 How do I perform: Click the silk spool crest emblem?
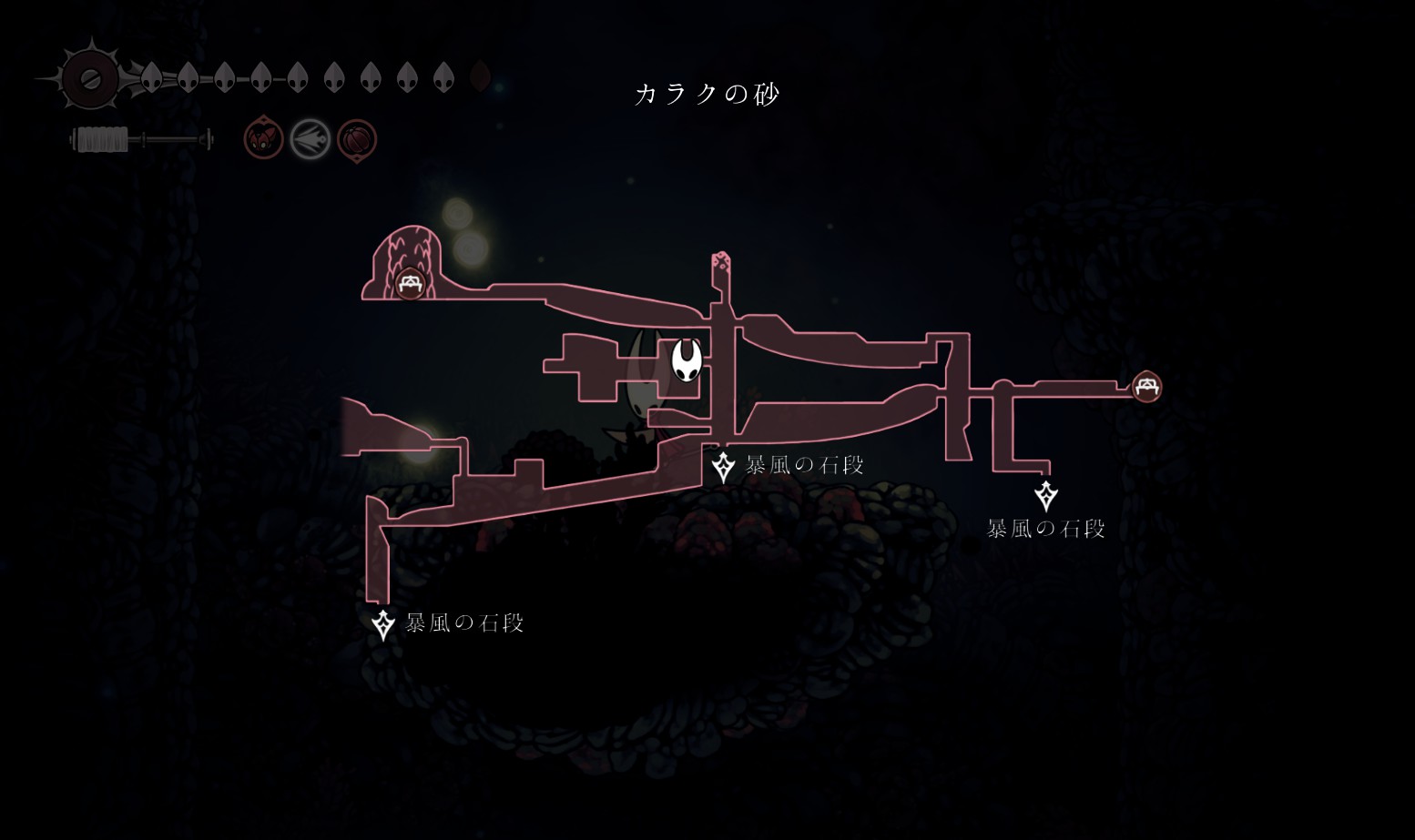point(90,79)
